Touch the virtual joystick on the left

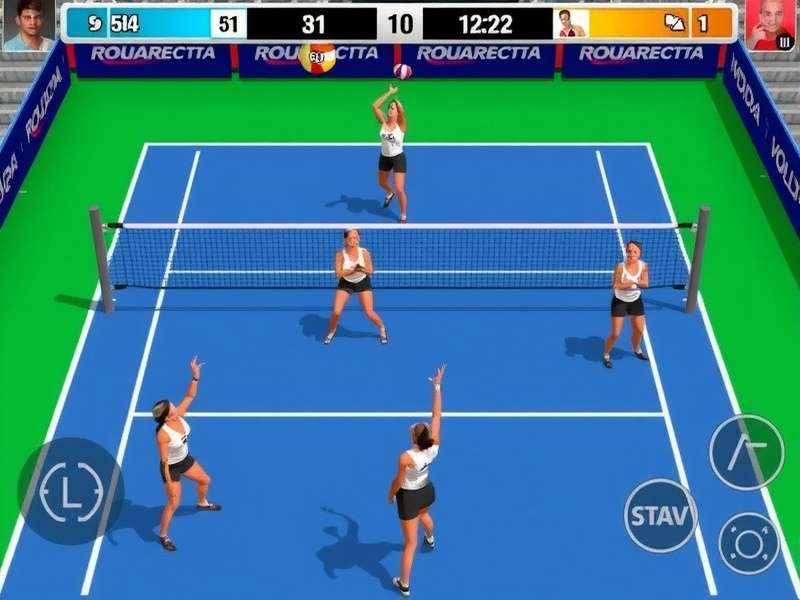(70, 491)
